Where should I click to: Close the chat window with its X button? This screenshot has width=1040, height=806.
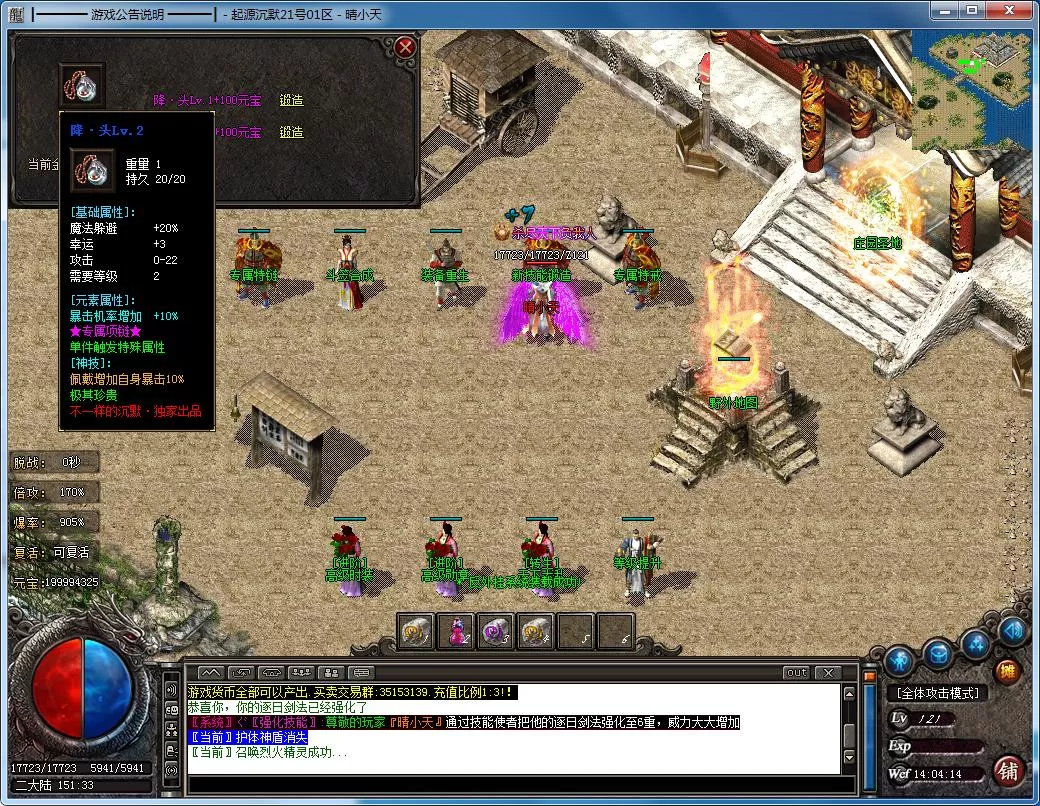[827, 673]
